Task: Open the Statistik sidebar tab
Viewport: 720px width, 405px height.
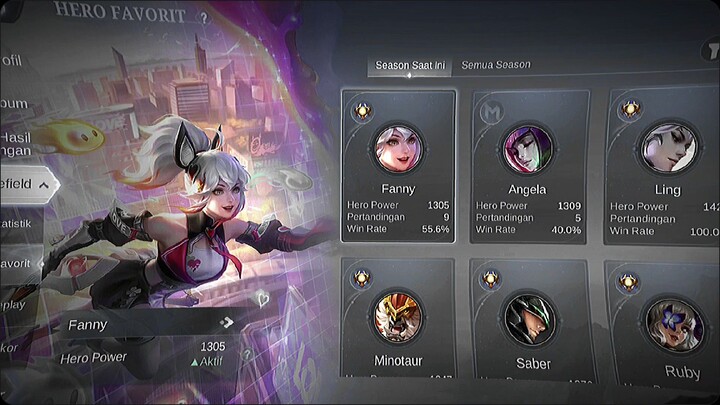Action: 18,224
